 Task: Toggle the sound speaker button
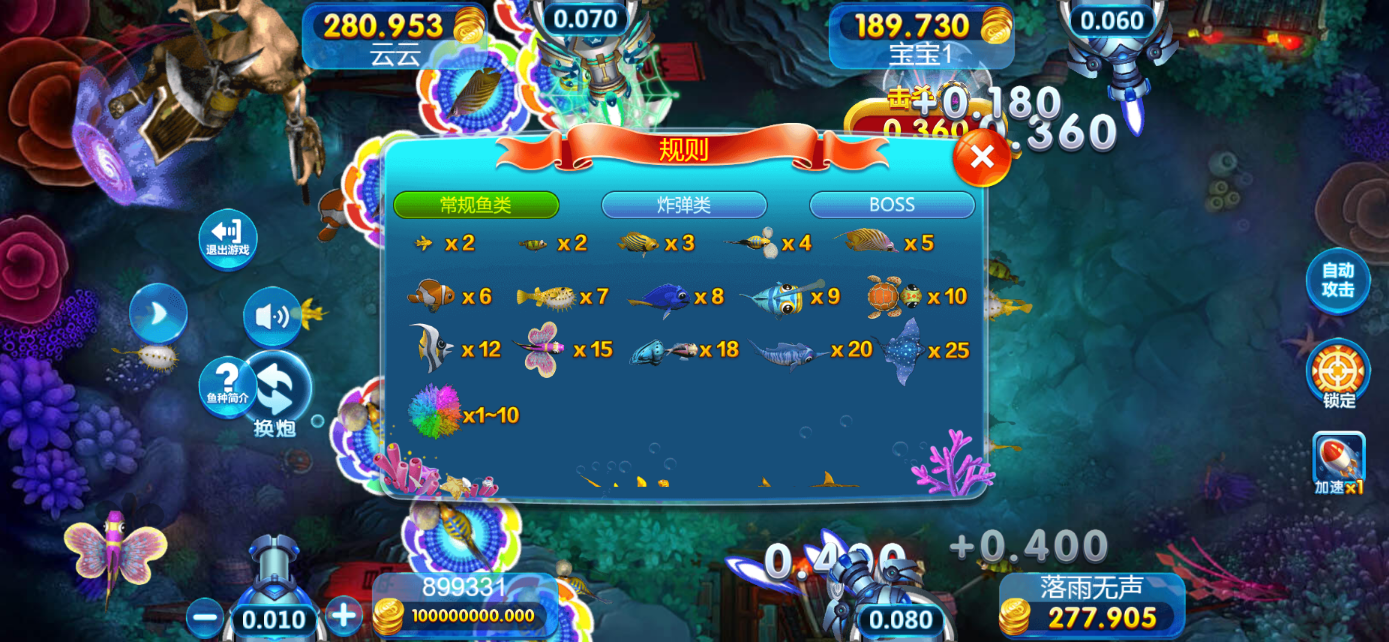pos(271,317)
